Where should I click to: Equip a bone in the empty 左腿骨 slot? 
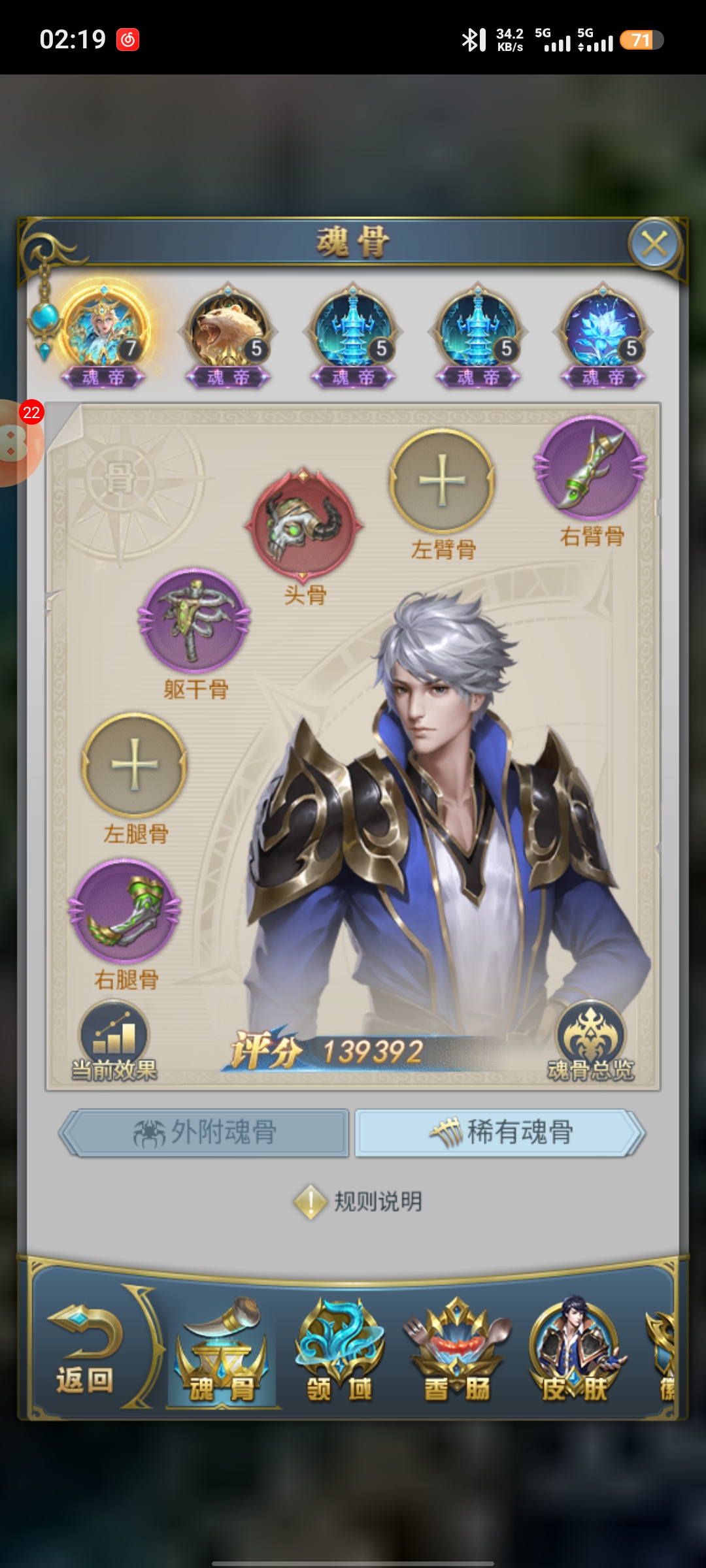pyautogui.click(x=135, y=764)
